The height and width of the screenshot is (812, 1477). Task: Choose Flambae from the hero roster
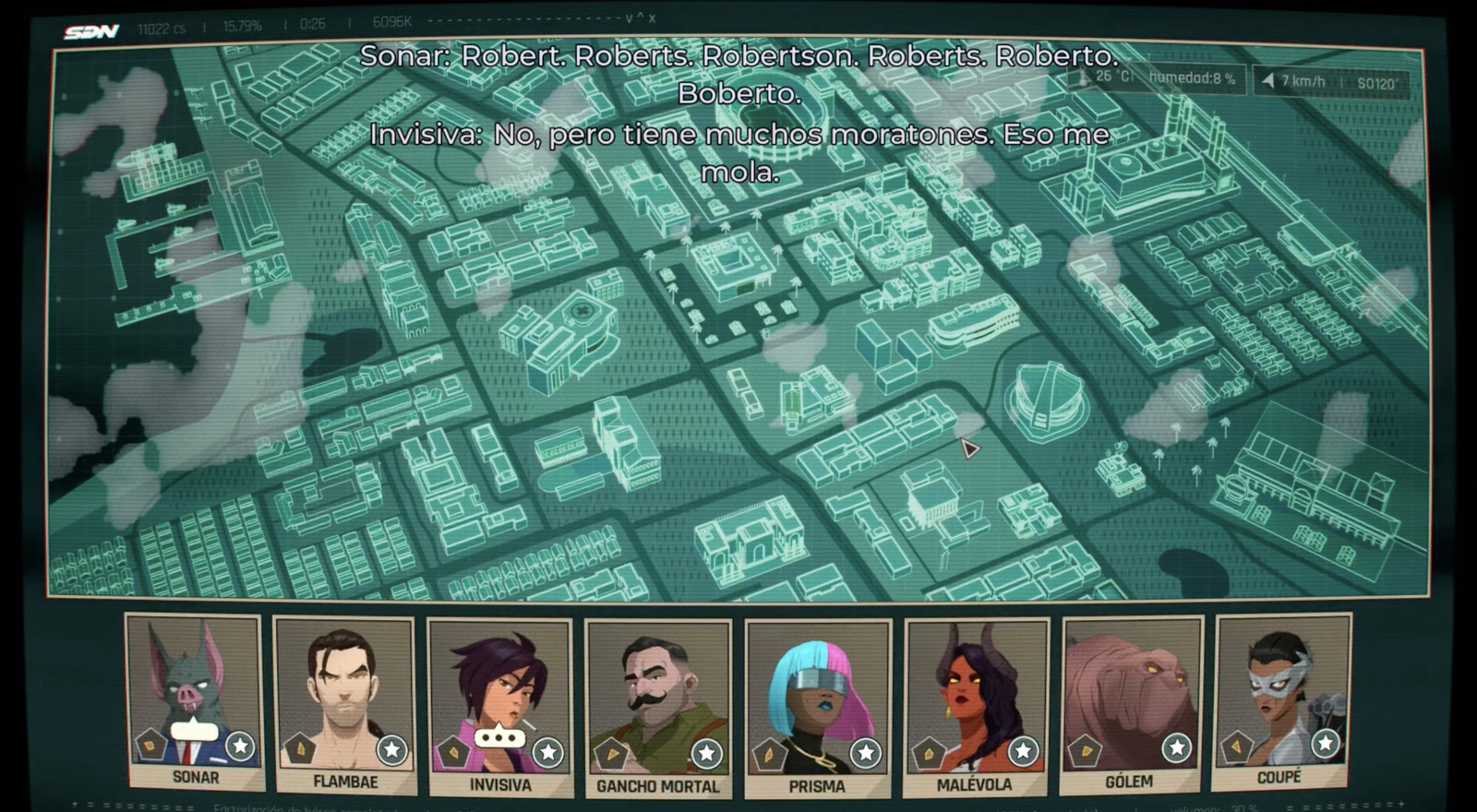344,704
